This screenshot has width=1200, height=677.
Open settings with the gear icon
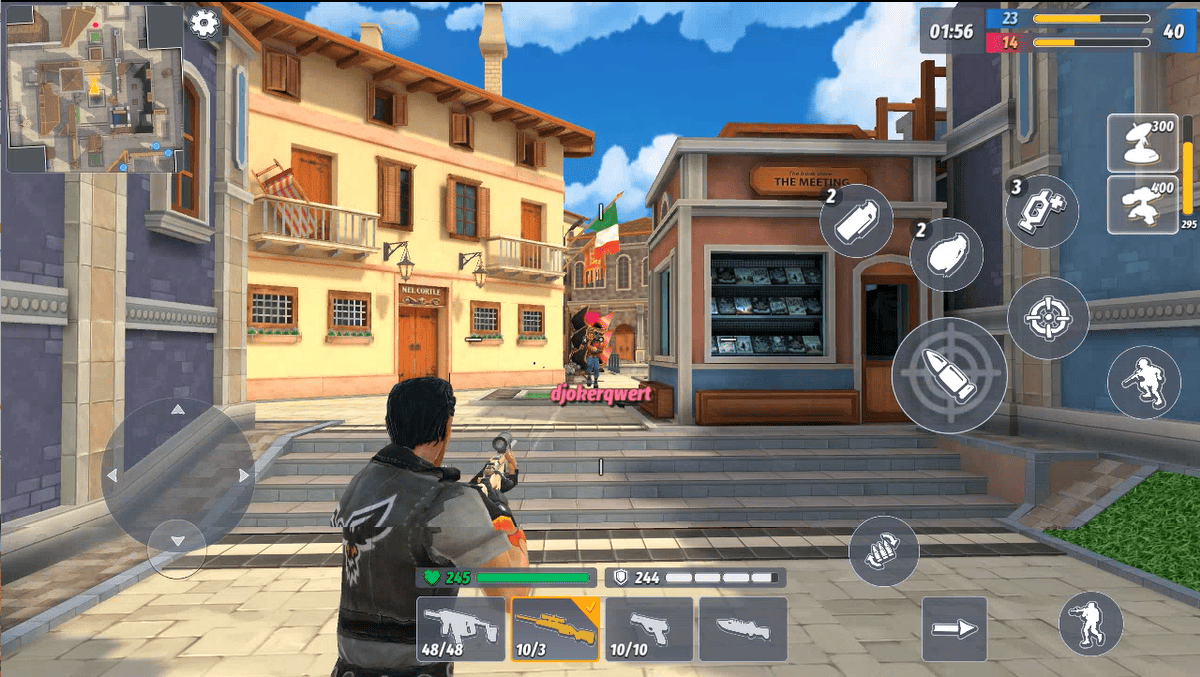pyautogui.click(x=204, y=22)
